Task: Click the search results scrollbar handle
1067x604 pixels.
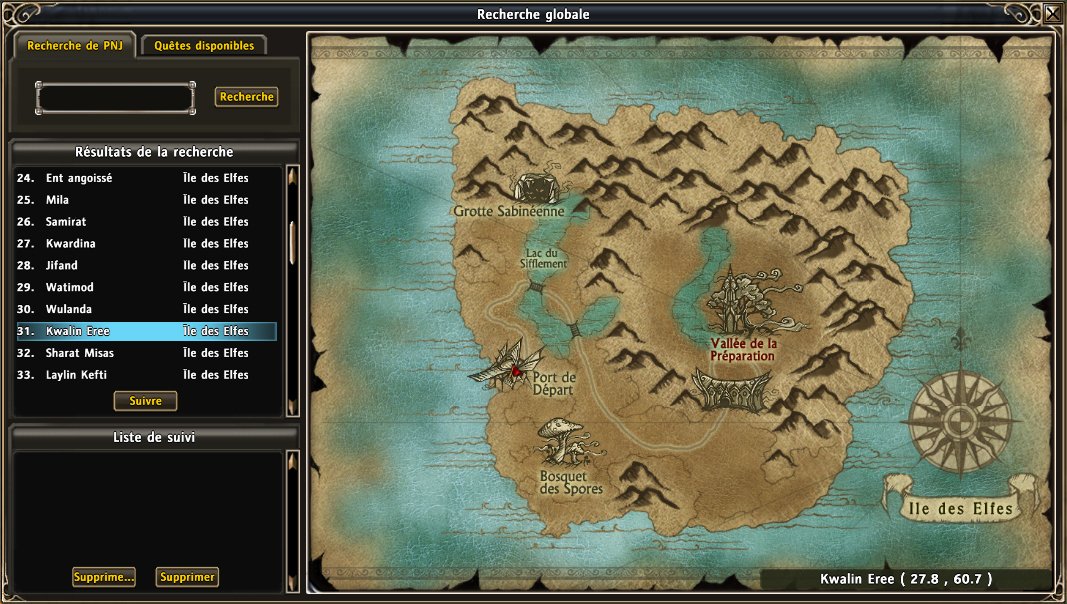Action: (292, 240)
